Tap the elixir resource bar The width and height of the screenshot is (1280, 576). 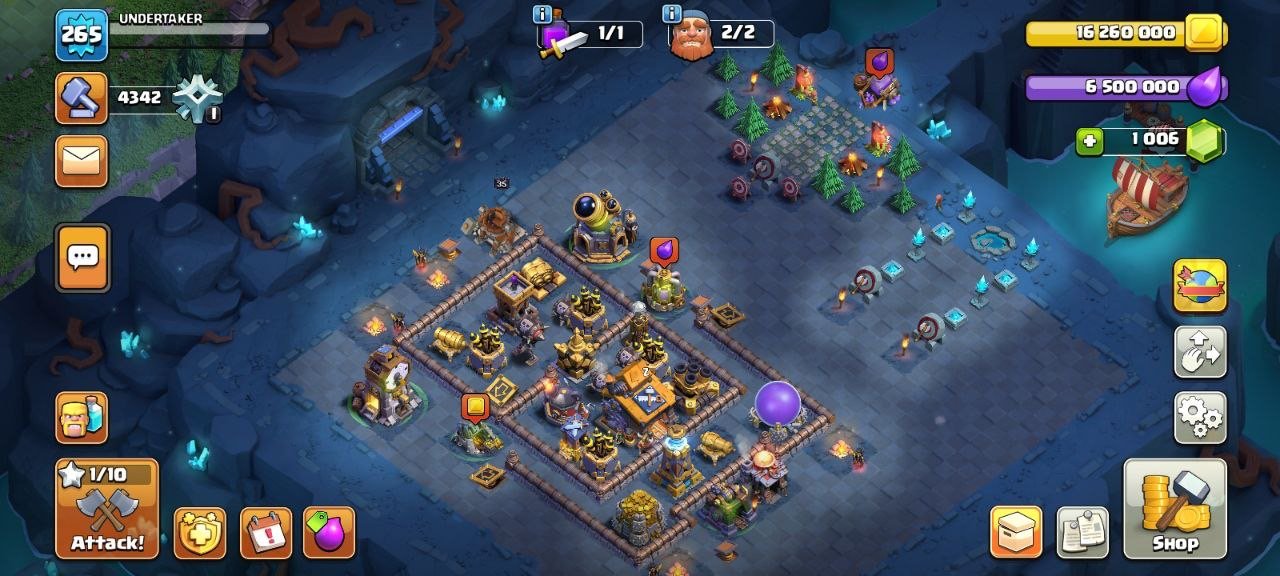pos(1125,87)
